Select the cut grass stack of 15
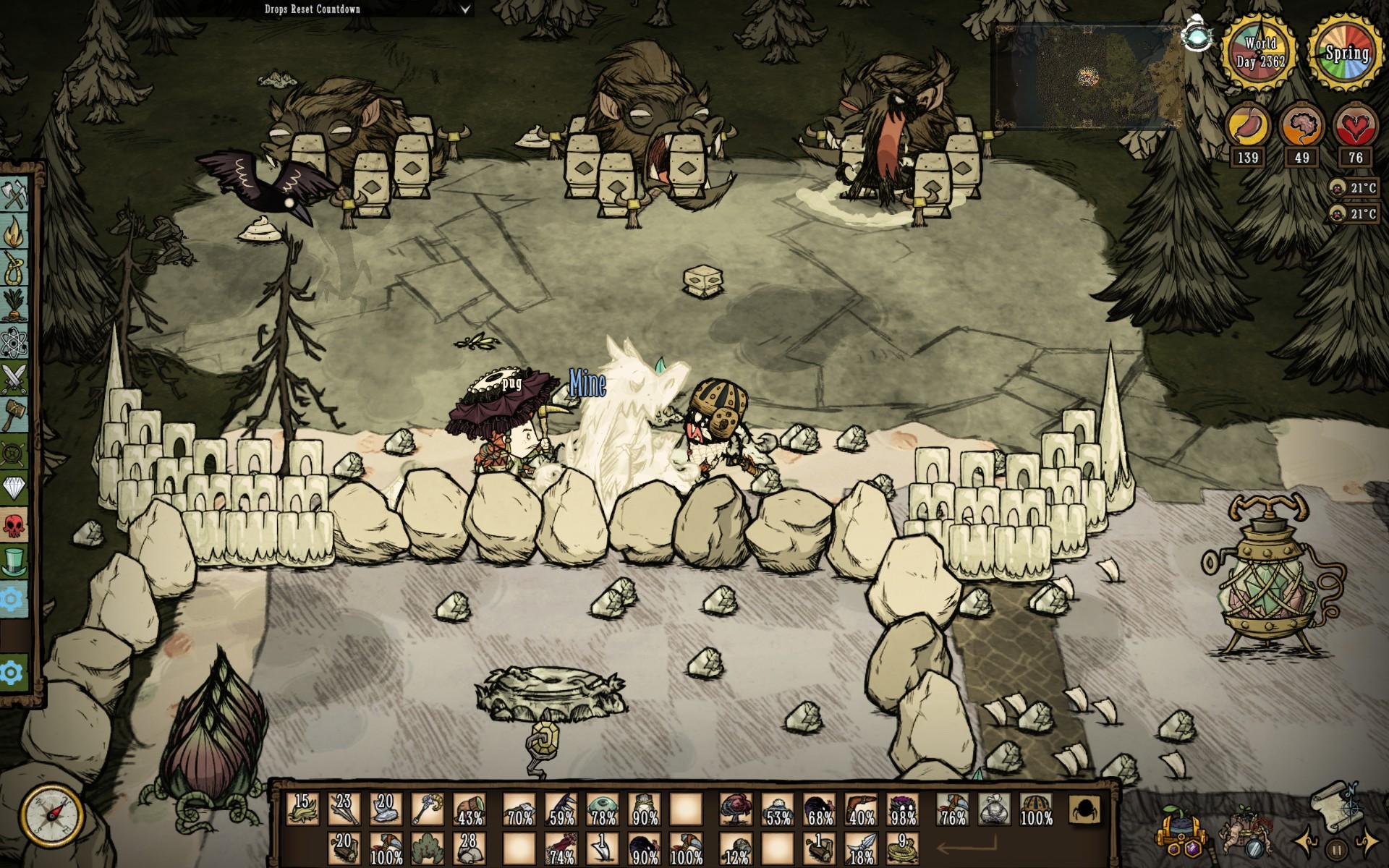Image resolution: width=1389 pixels, height=868 pixels. pos(302,809)
